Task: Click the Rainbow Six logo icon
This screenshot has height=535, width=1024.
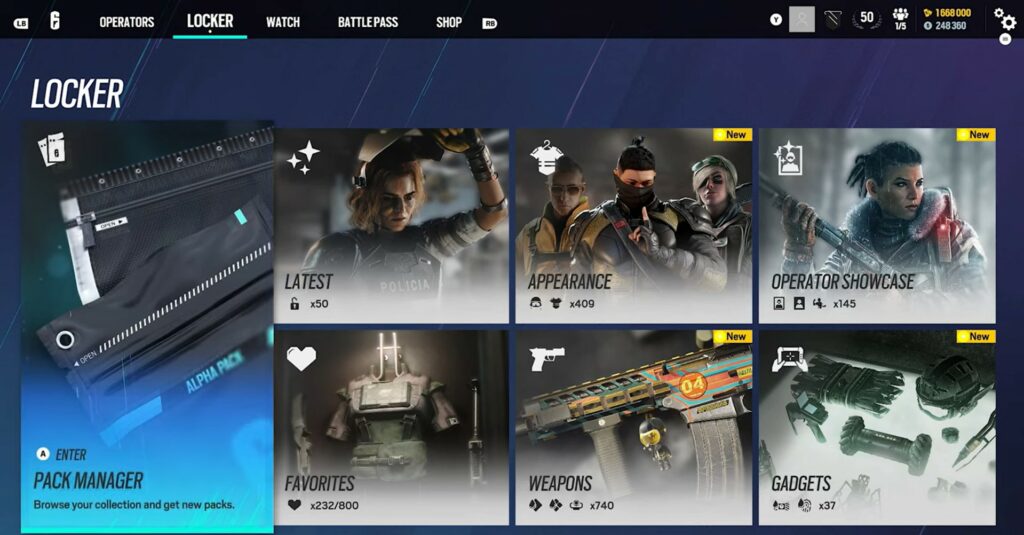Action: point(55,20)
